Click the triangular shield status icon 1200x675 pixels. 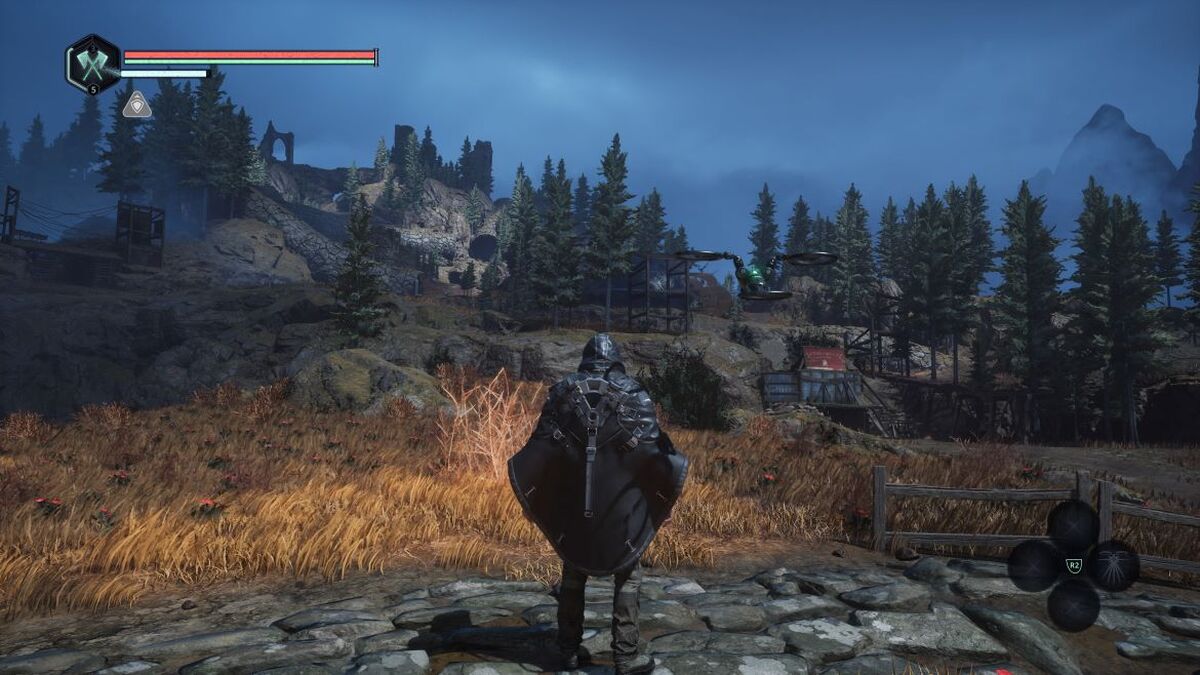pos(137,105)
